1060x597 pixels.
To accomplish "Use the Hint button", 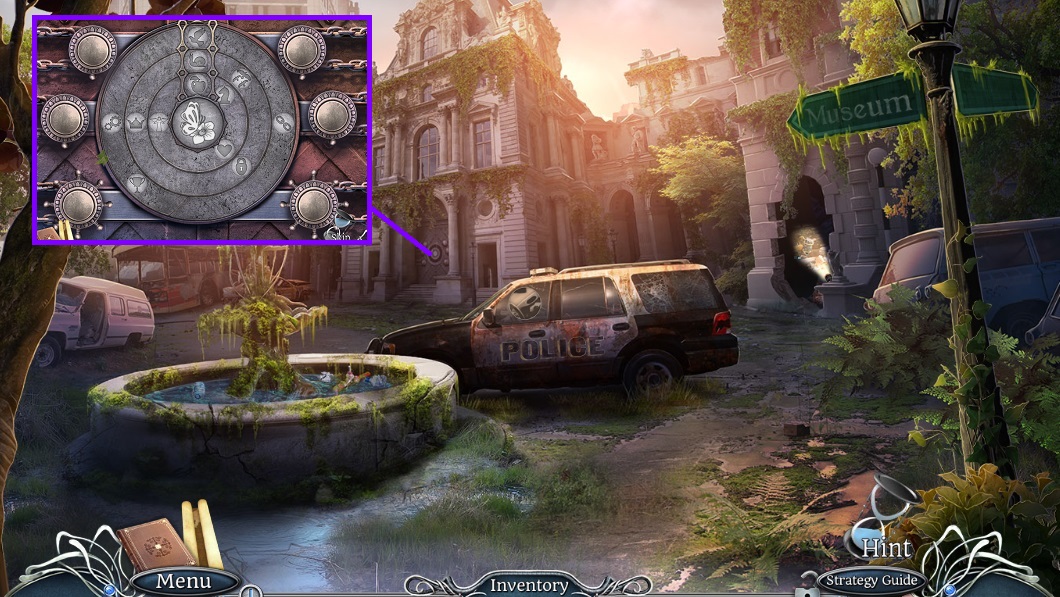I will (885, 547).
